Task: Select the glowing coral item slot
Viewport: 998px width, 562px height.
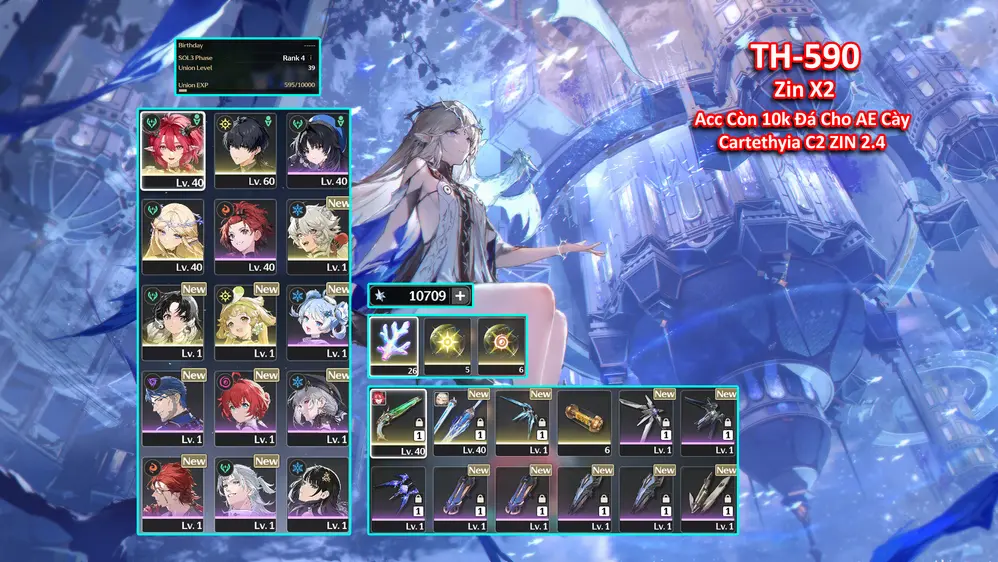Action: tap(393, 343)
